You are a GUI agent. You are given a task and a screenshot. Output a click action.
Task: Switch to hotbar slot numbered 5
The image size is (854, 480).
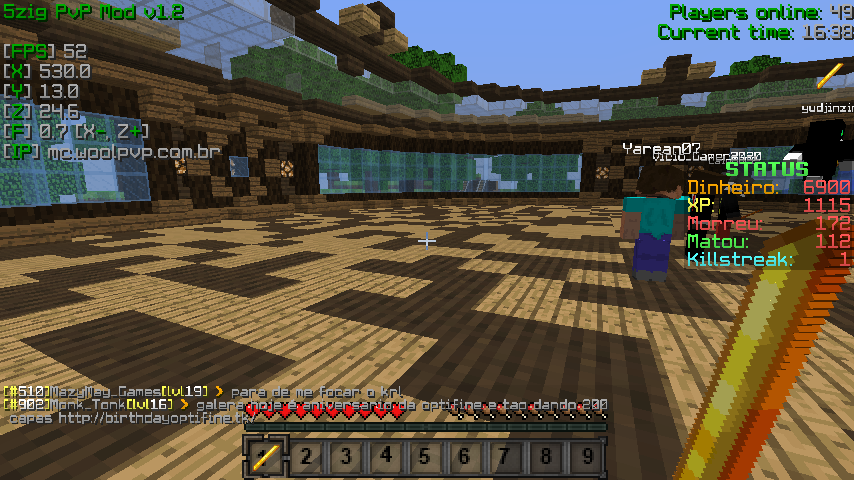click(x=425, y=458)
